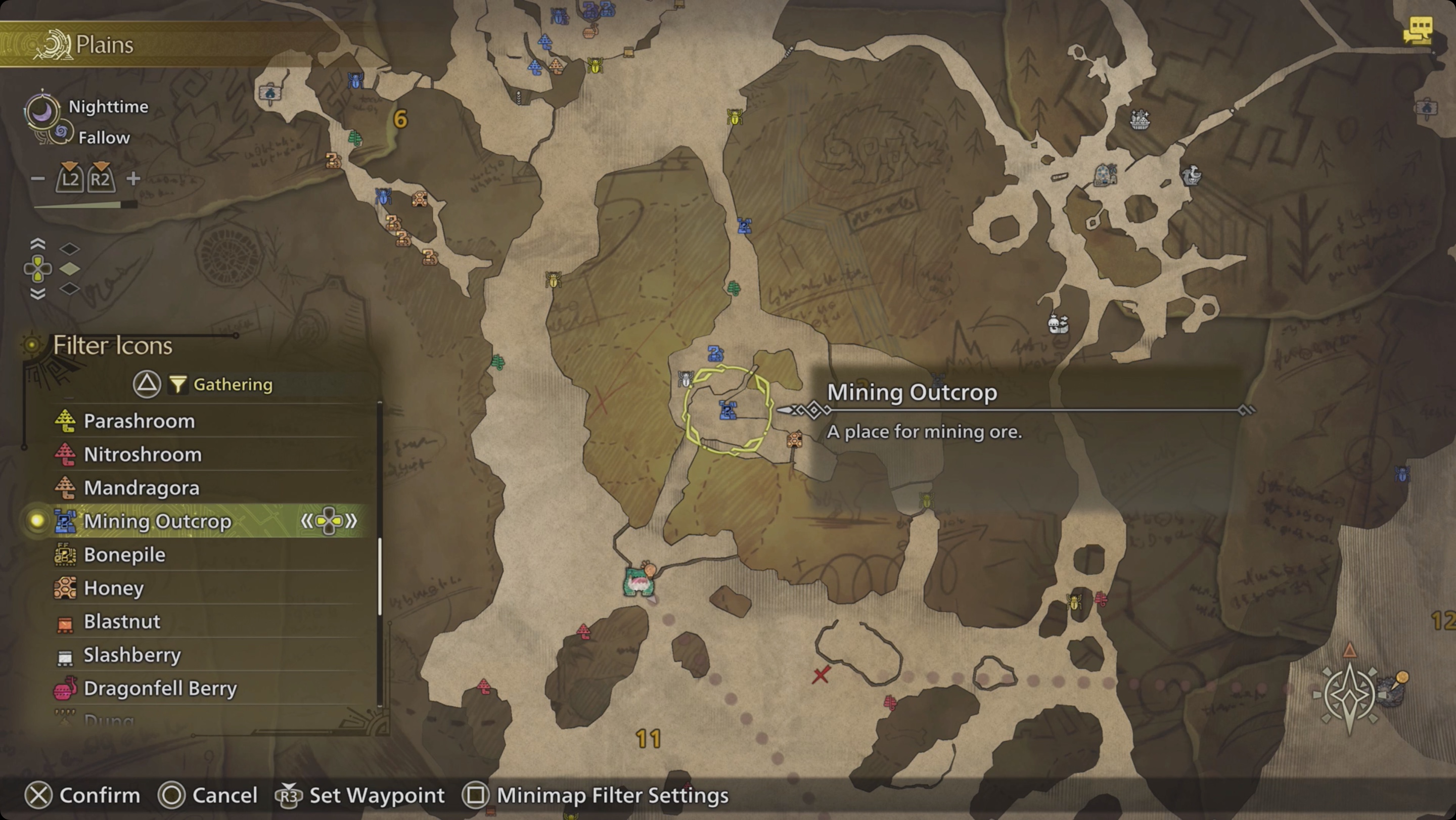Zoom out the map with minus
Viewport: 1456px width, 820px height.
[37, 178]
